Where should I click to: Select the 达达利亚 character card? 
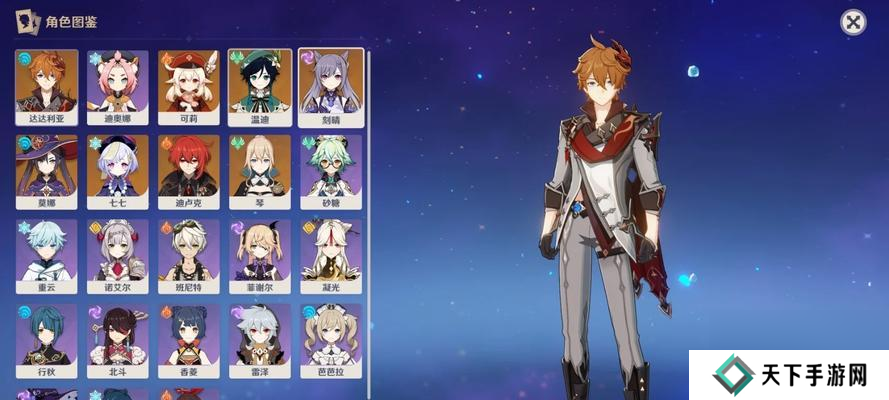[x=47, y=86]
